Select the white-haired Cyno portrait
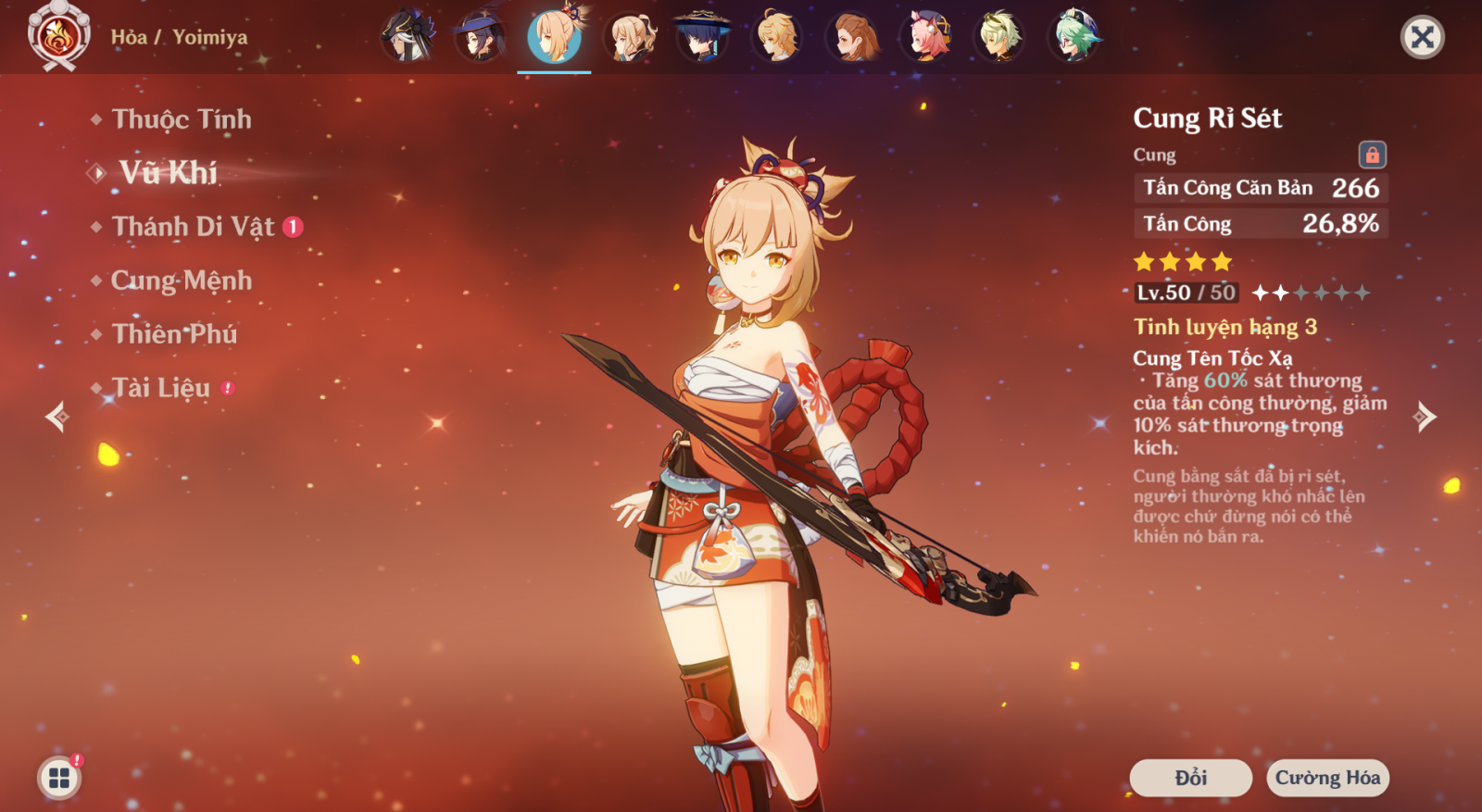 pos(408,37)
